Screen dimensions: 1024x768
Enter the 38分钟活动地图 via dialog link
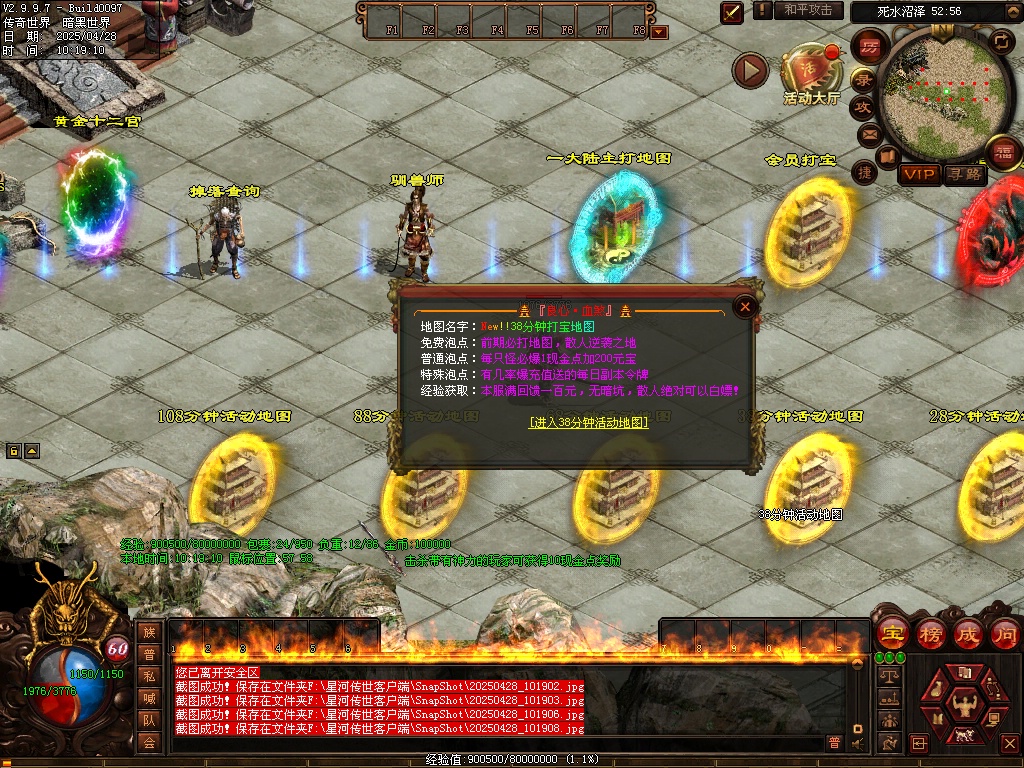588,422
